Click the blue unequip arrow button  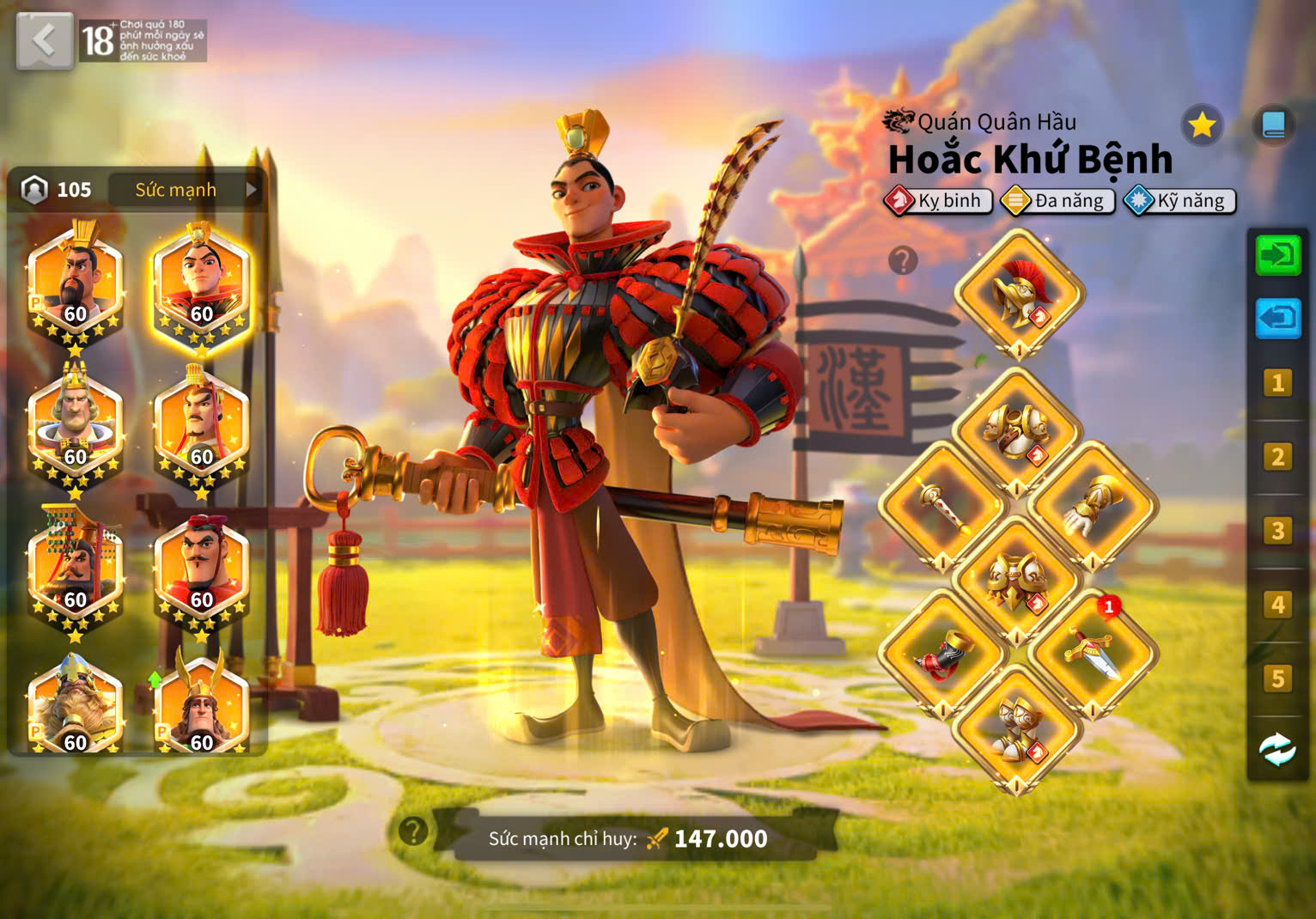pos(1277,318)
